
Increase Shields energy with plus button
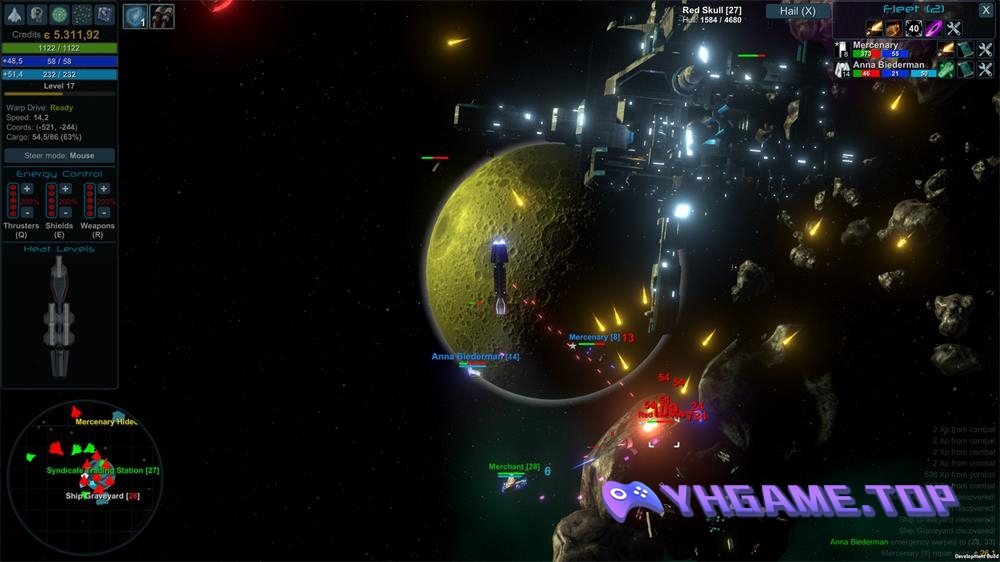(x=65, y=188)
